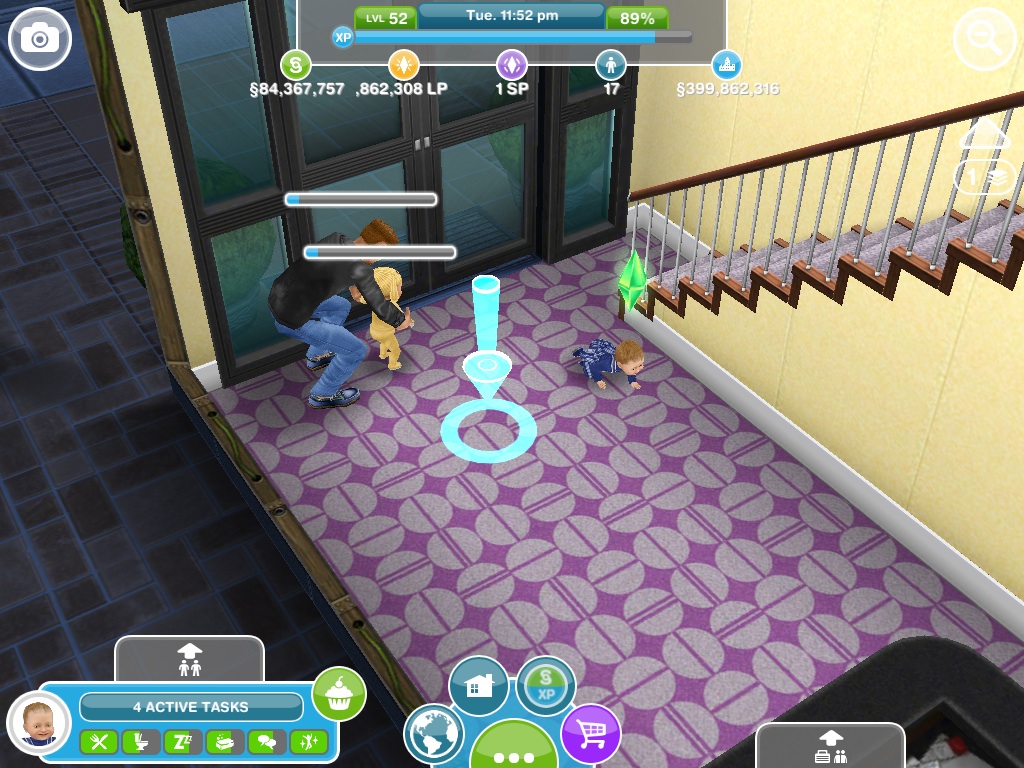Check the hygiene soap need icon
Screen dimensions: 1024x768
(224, 742)
